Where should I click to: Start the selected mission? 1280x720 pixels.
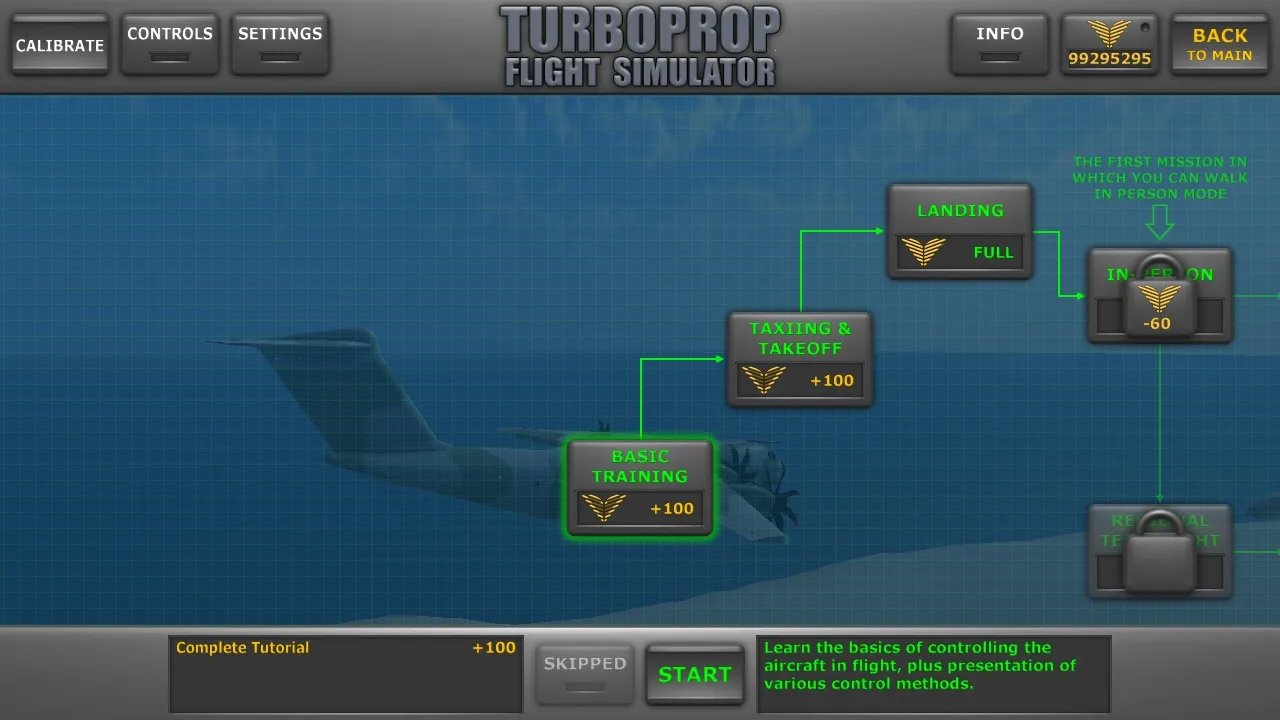695,674
